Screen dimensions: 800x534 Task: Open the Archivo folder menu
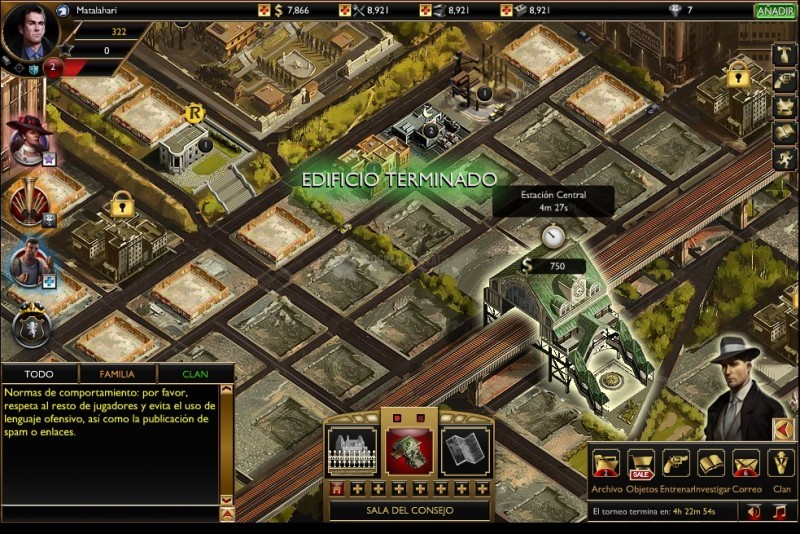pyautogui.click(x=607, y=464)
